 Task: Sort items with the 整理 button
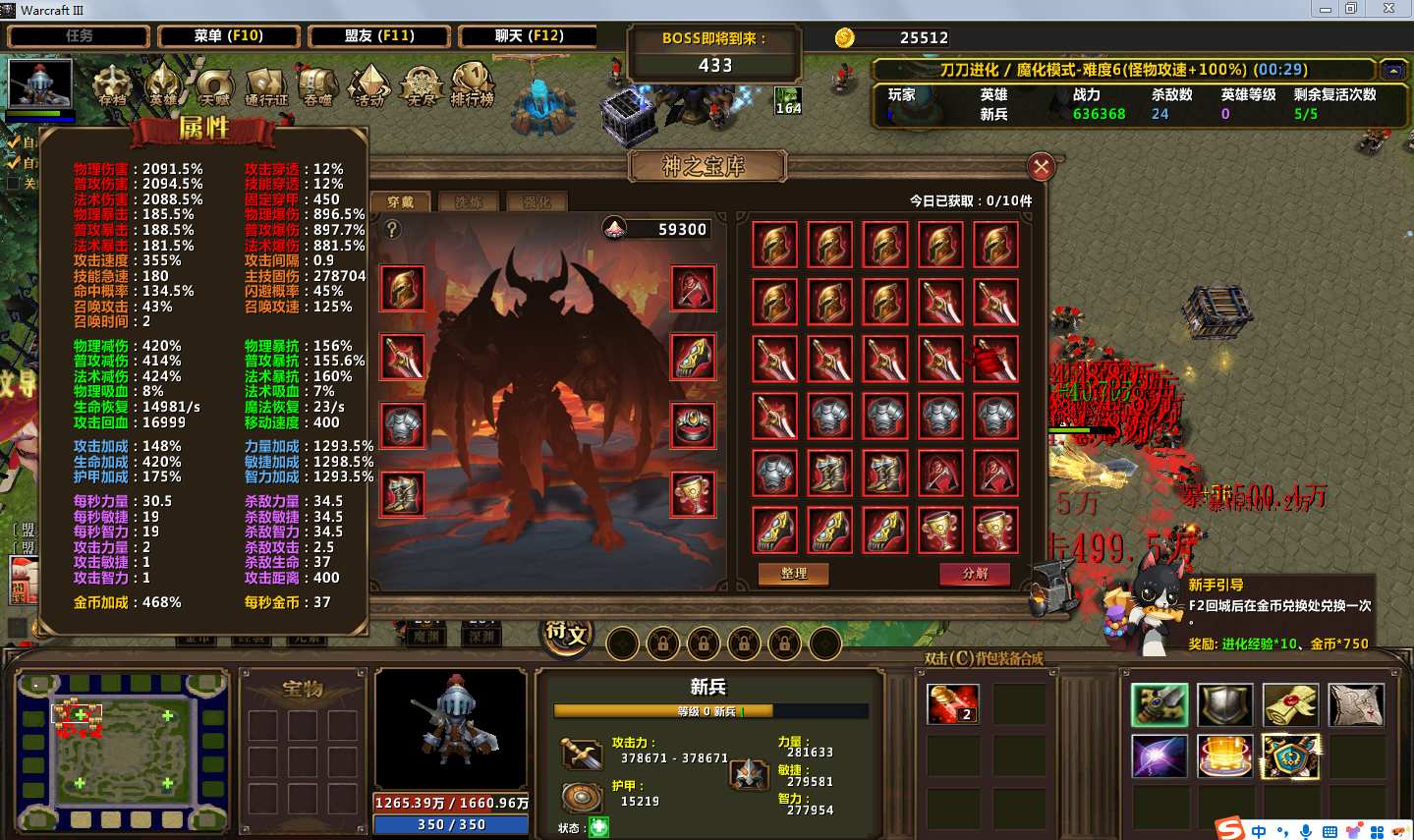click(793, 574)
